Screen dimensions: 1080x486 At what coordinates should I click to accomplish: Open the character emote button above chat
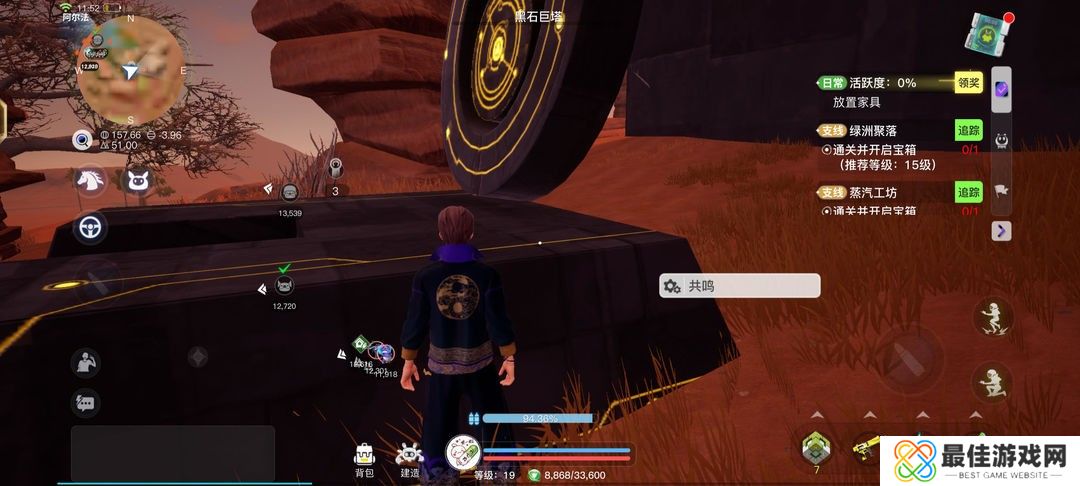point(85,362)
